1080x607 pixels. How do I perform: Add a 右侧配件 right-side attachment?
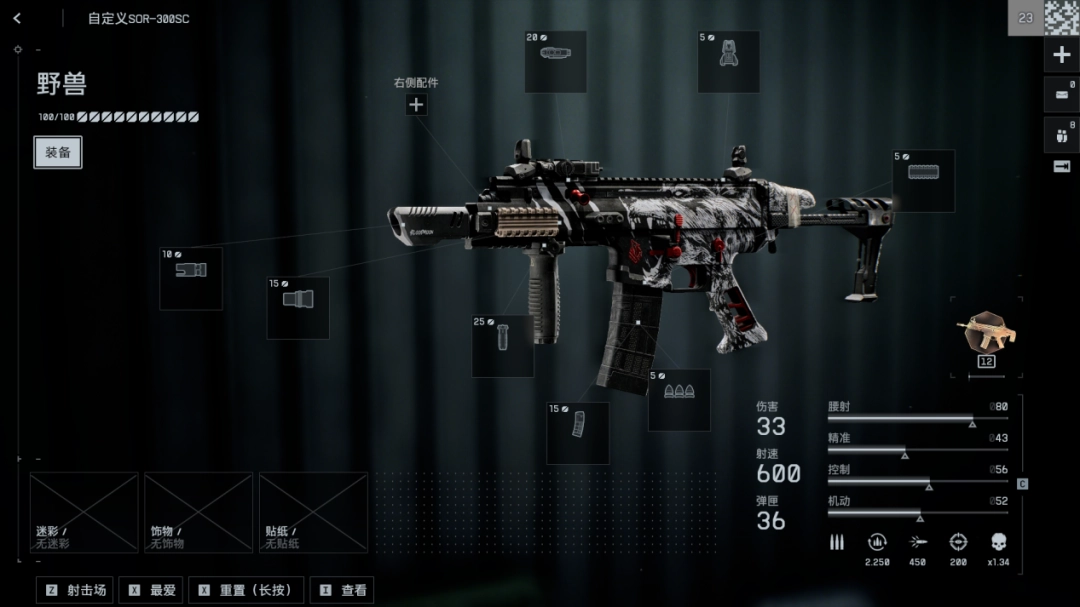click(416, 104)
